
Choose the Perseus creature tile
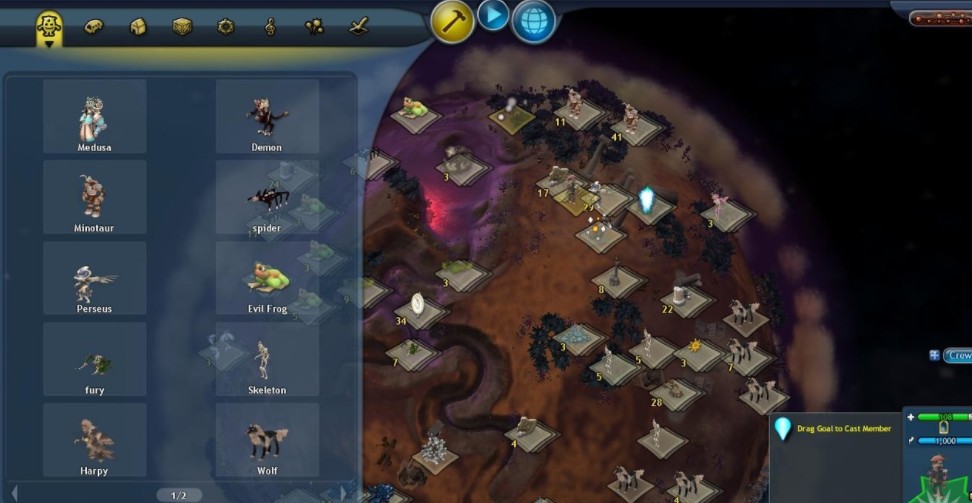(x=94, y=278)
